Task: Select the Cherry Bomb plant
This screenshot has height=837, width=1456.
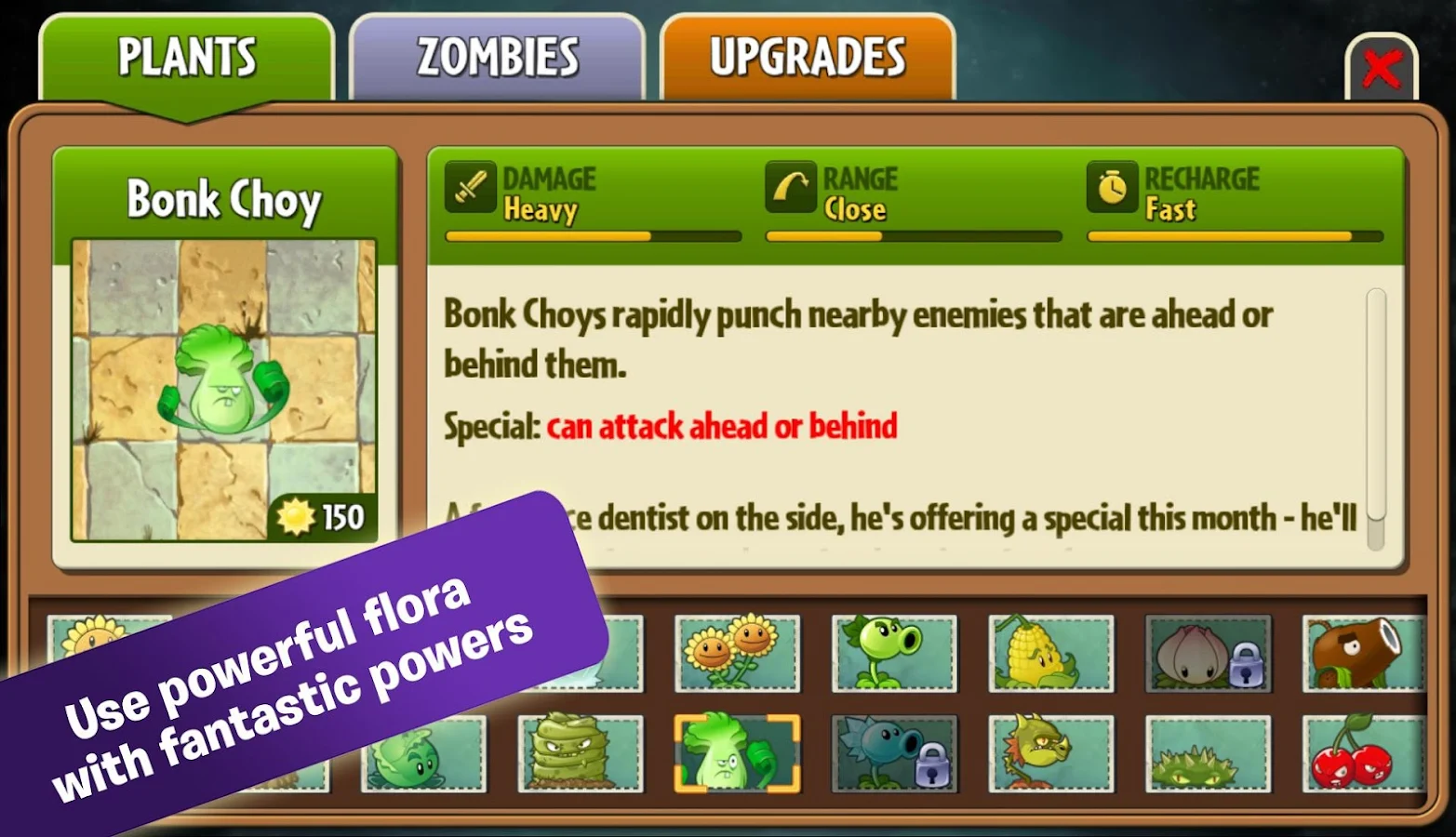Action: click(1362, 753)
